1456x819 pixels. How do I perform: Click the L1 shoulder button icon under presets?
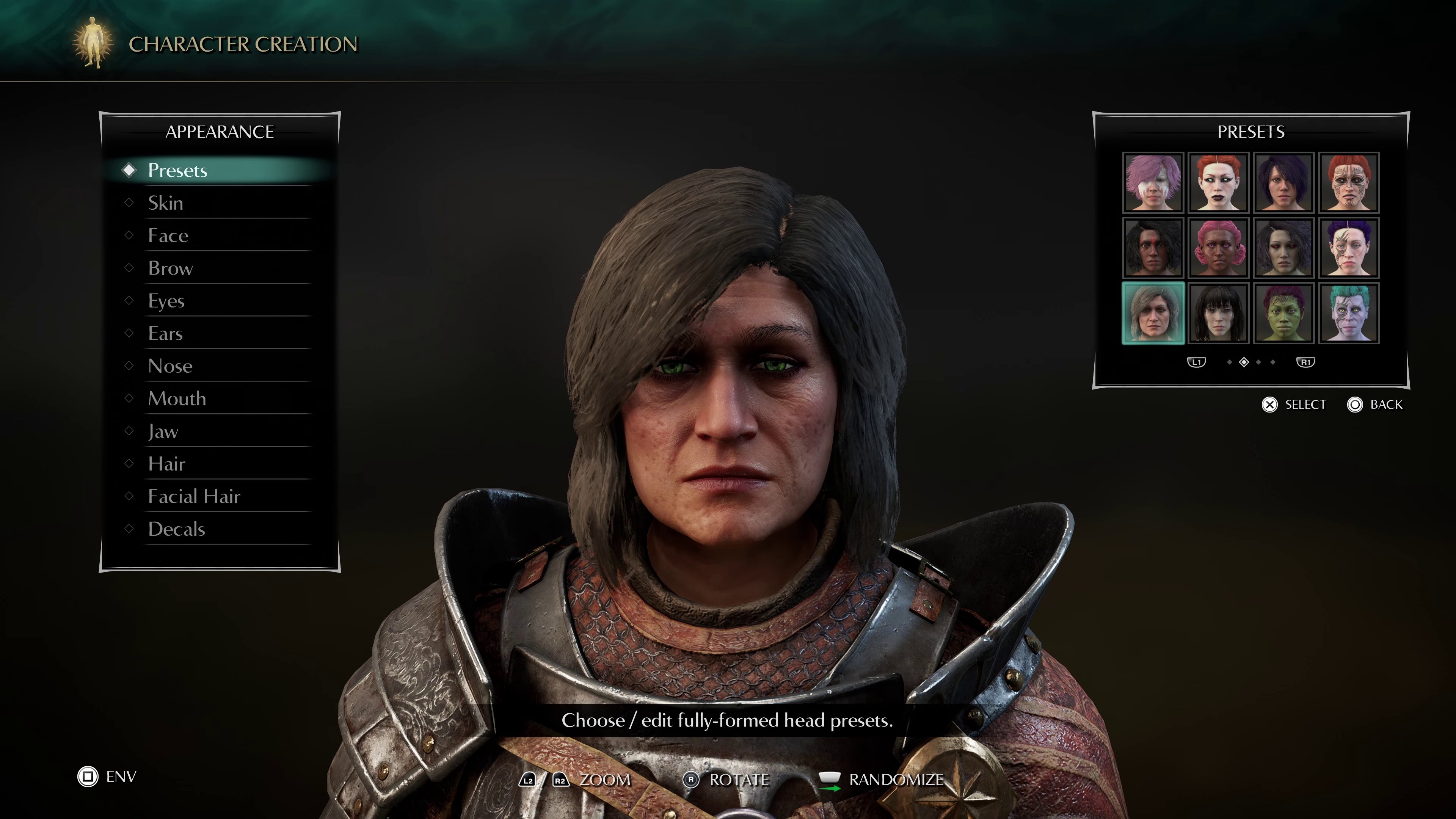click(x=1197, y=362)
